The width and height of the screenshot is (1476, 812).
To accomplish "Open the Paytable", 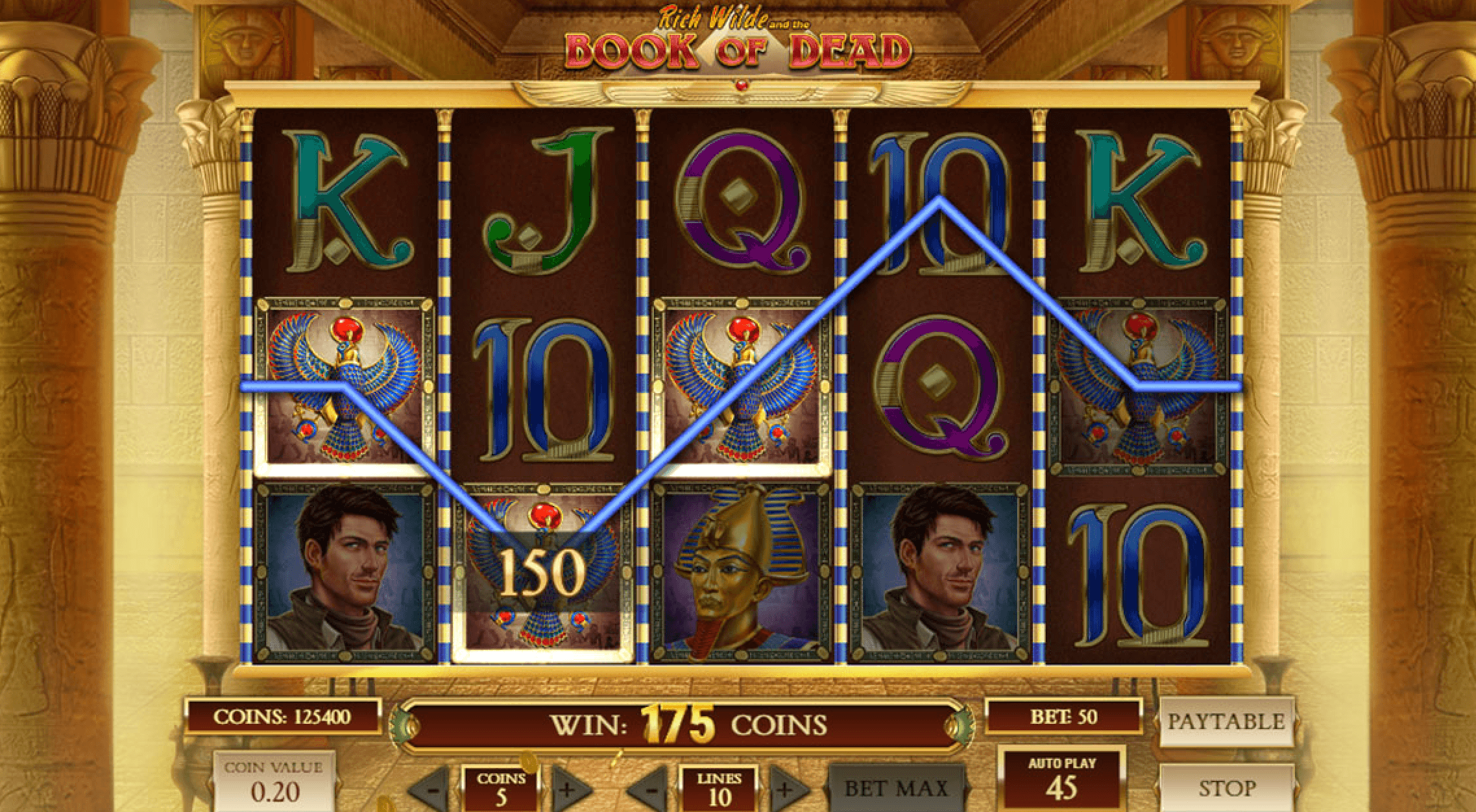I will tap(1225, 720).
